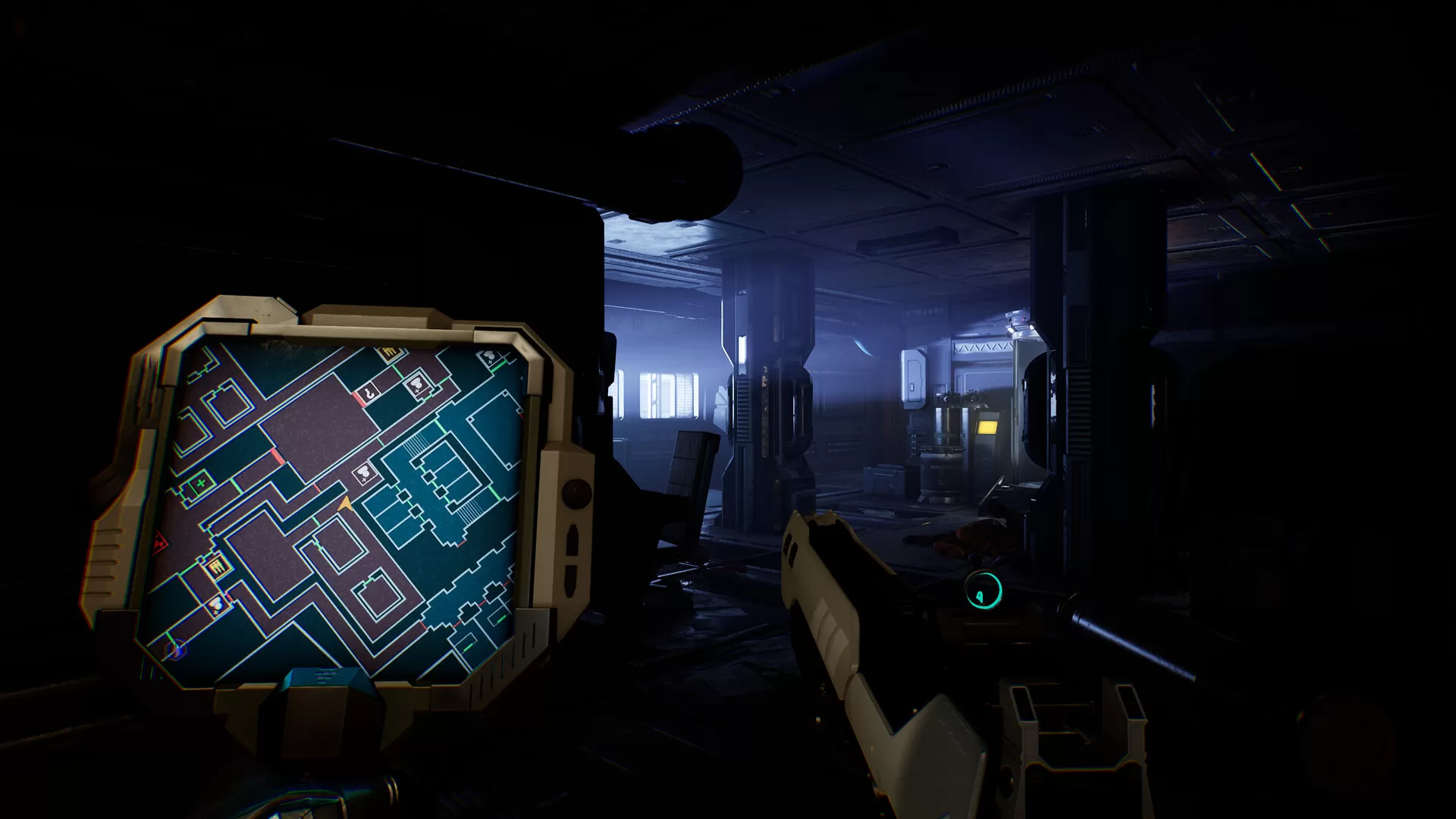Select the stem cell icon in the map's top-right corner
1456x819 pixels.
488,358
